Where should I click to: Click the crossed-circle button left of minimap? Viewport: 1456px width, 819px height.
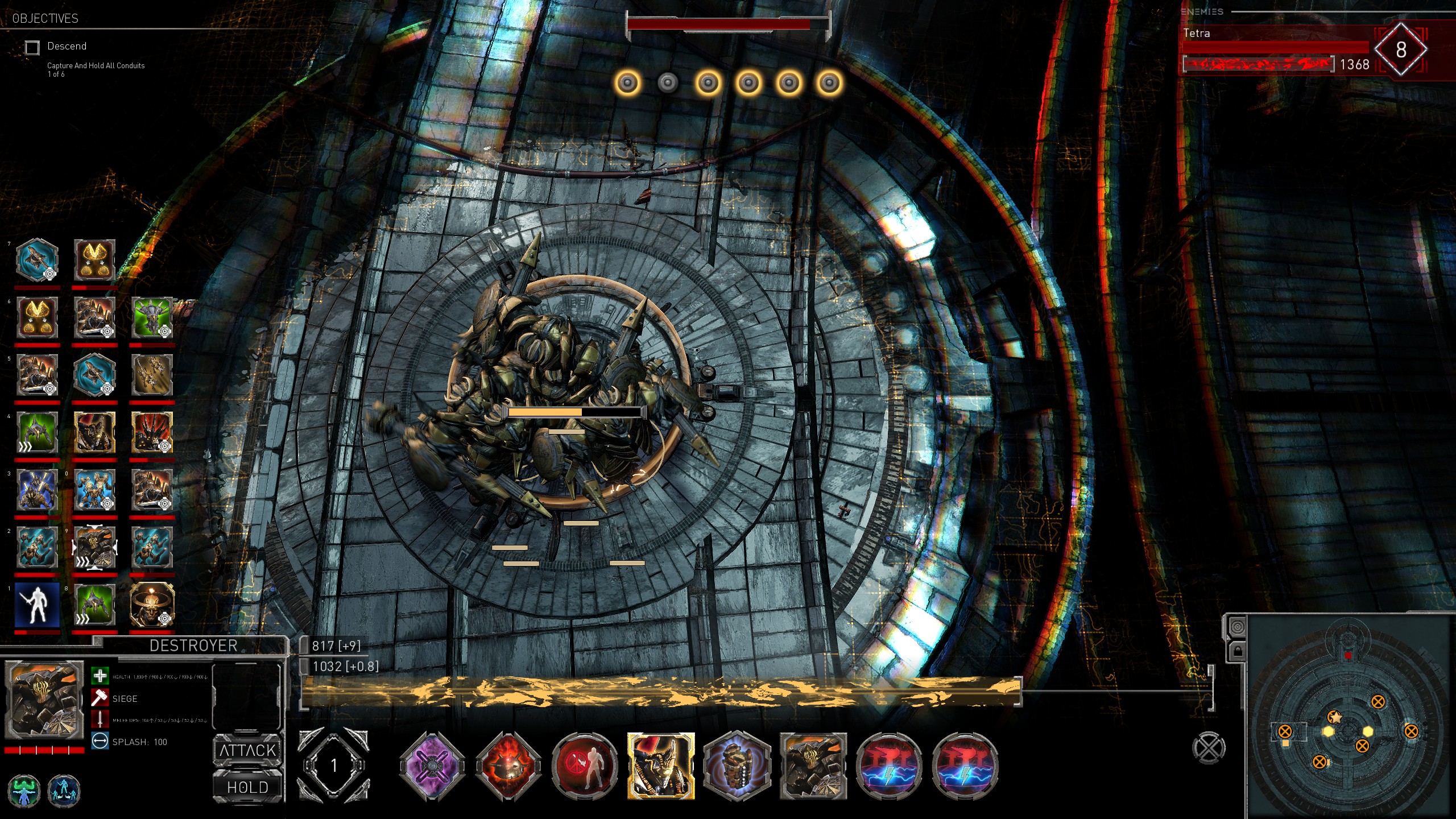coord(1209,748)
